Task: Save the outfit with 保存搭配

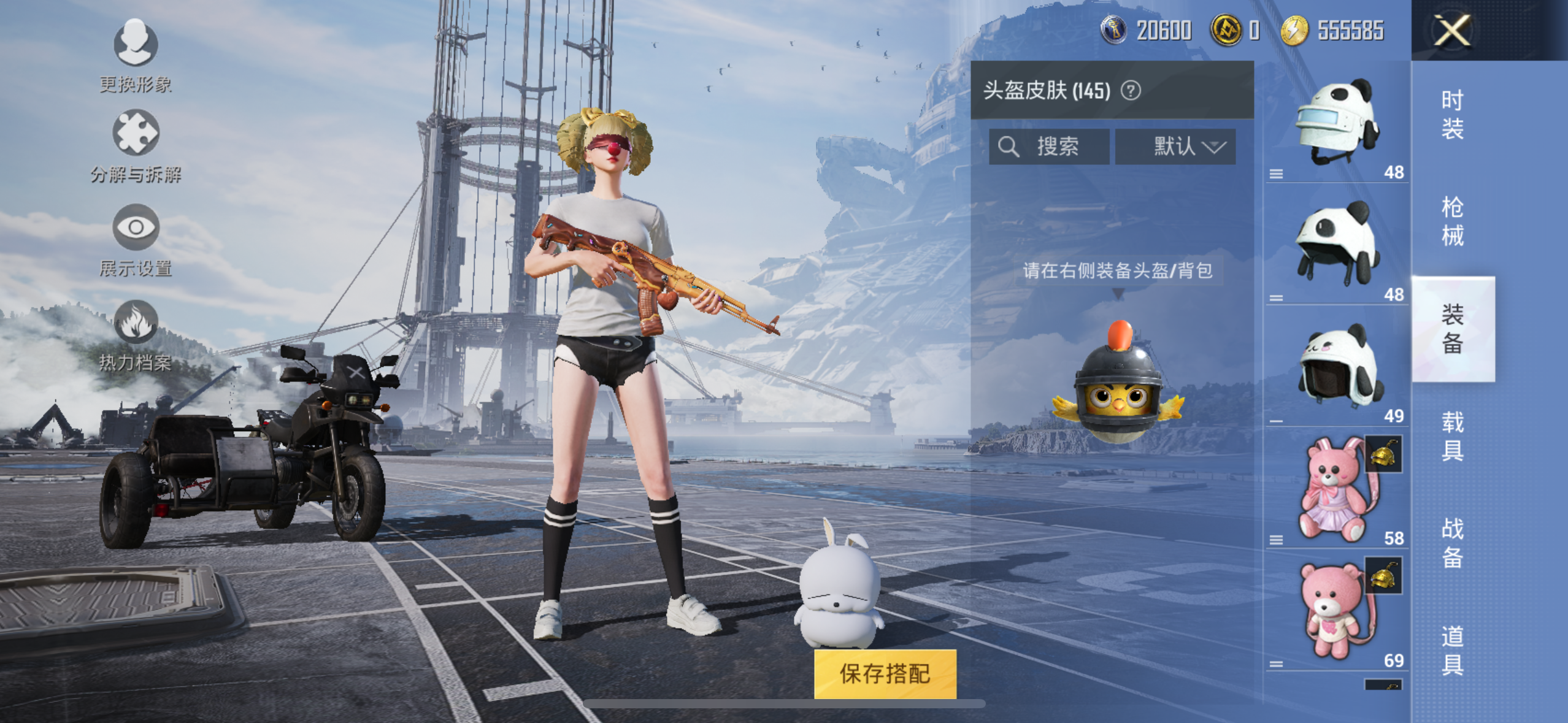Action: [885, 673]
